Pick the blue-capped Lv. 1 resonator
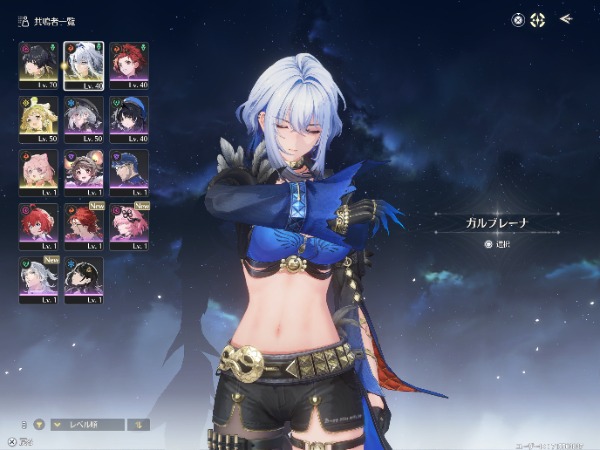 (x=129, y=172)
